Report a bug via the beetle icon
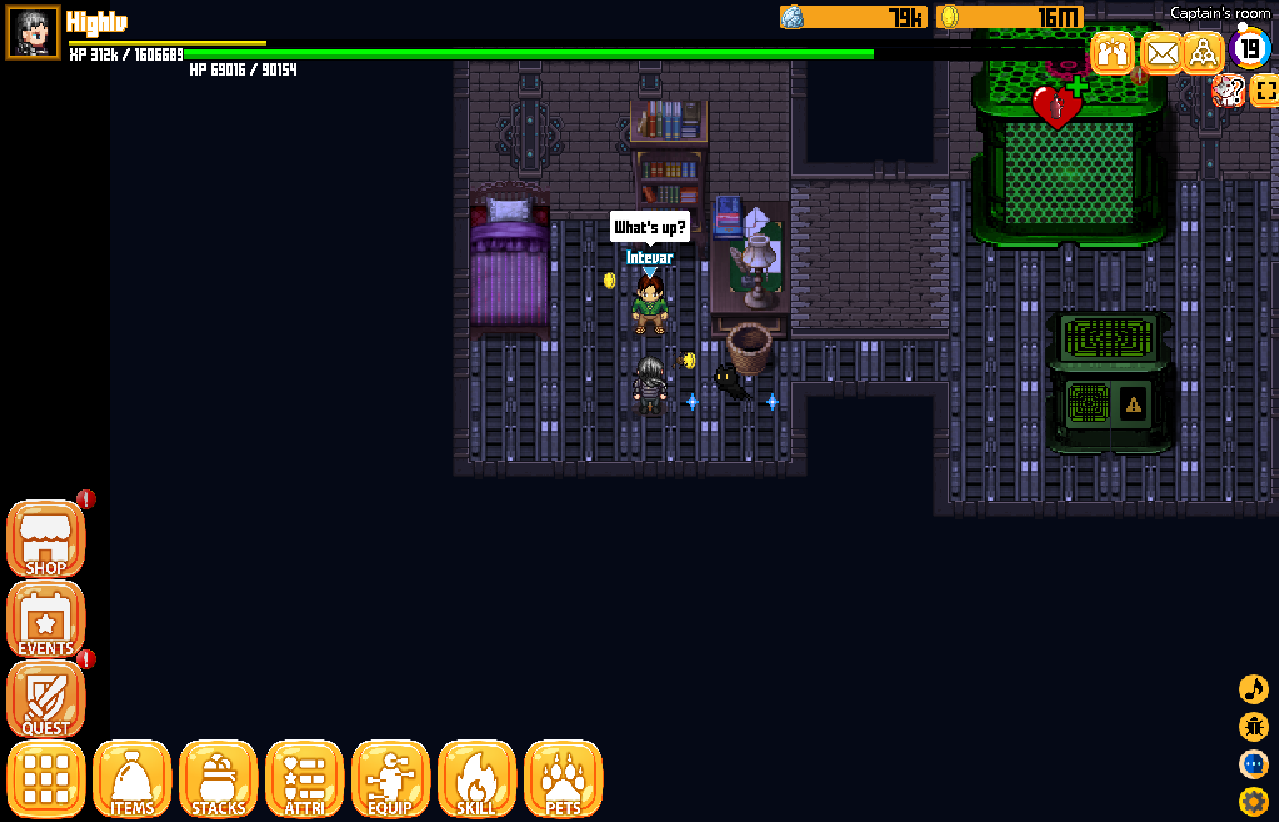This screenshot has width=1279, height=822. pos(1253,727)
